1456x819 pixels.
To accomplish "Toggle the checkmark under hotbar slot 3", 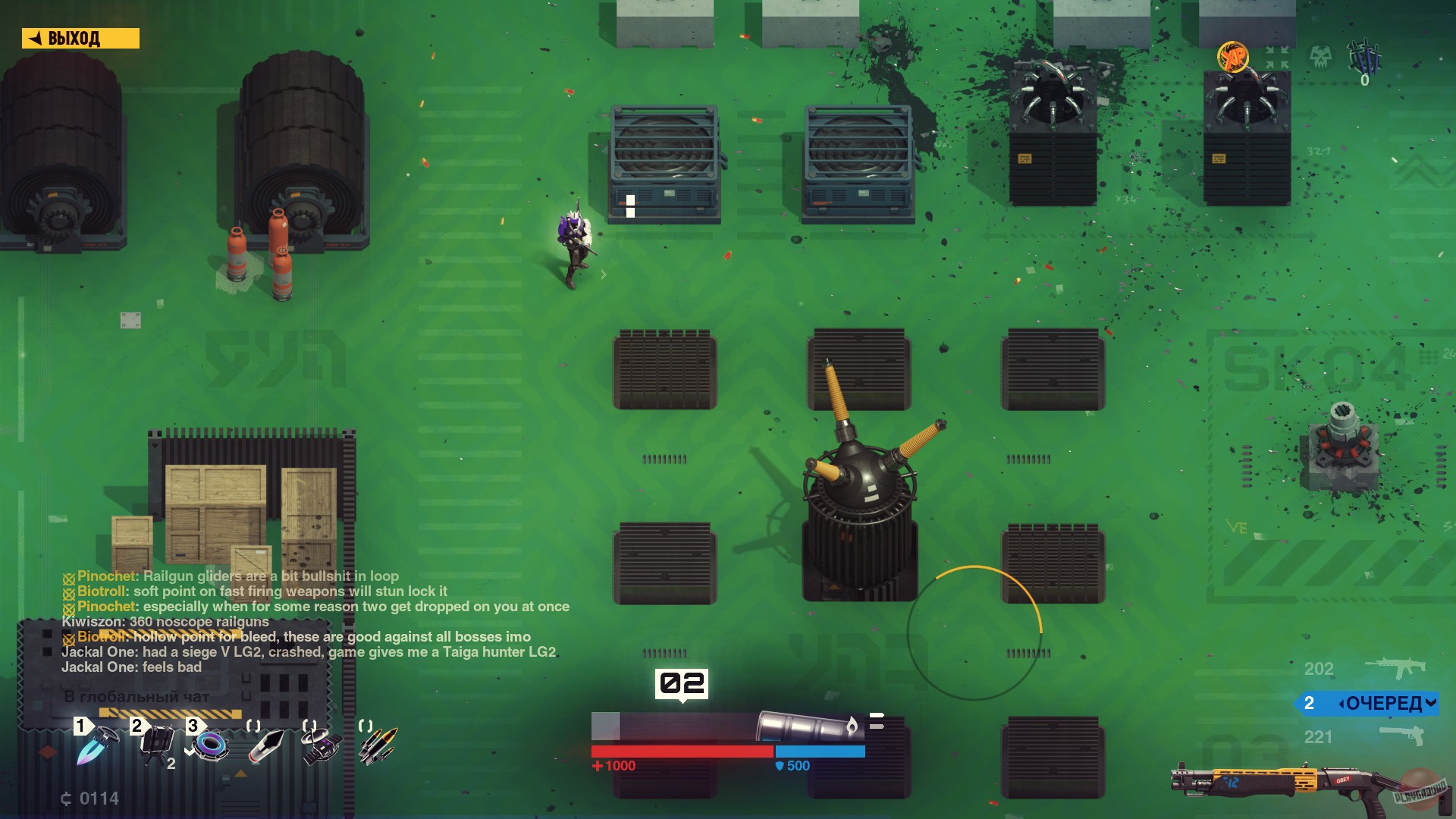I will pyautogui.click(x=189, y=751).
